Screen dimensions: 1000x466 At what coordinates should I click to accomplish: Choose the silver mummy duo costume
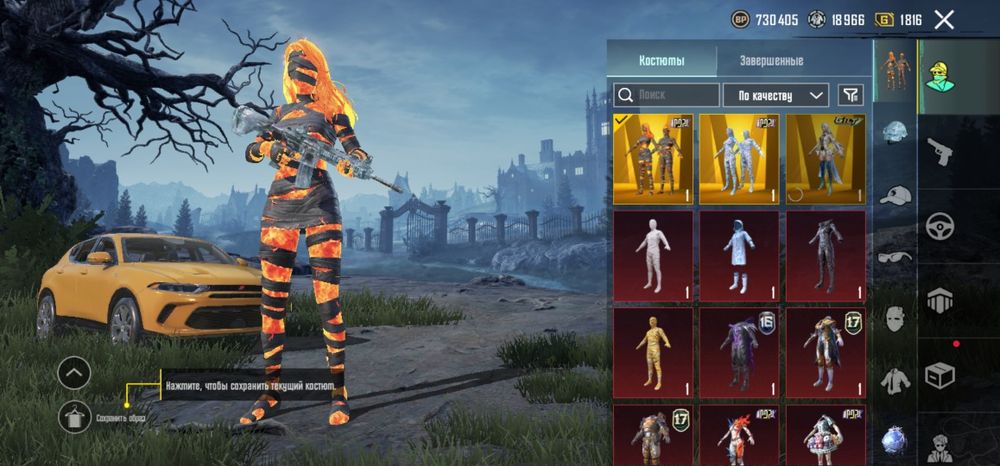point(739,159)
